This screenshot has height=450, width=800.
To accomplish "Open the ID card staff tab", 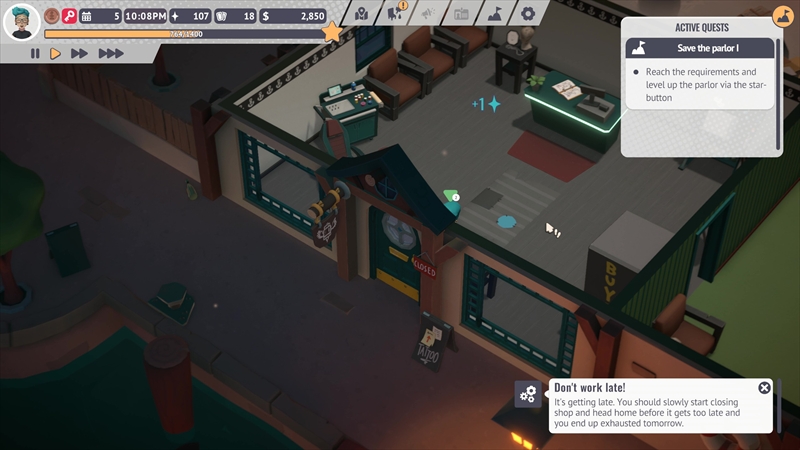I will click(461, 14).
